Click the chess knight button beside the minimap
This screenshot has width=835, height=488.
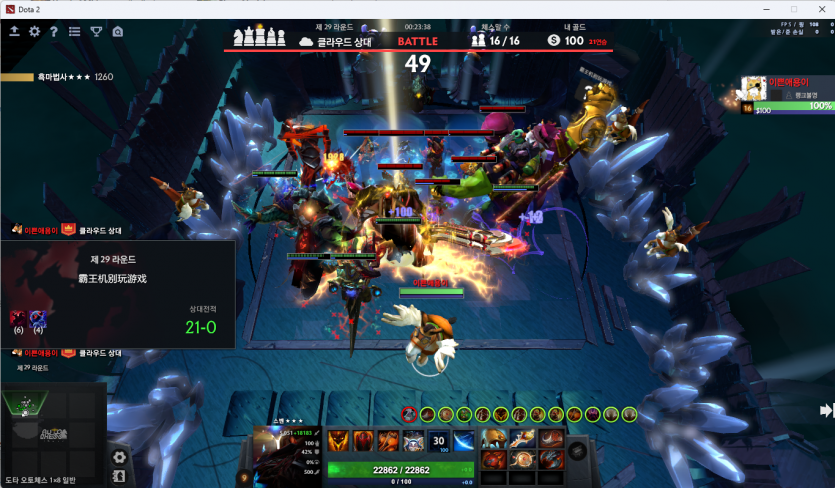pos(119,476)
